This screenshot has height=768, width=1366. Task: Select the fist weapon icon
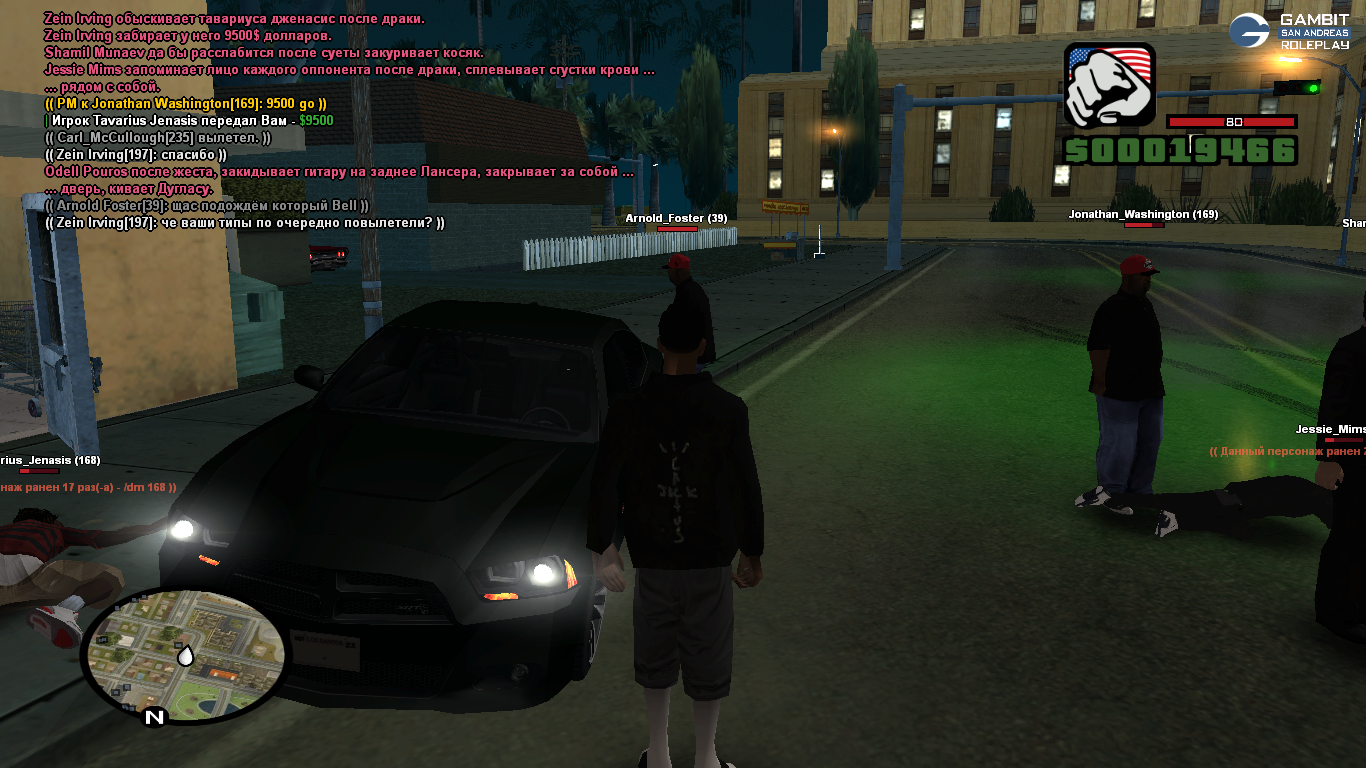click(x=1109, y=85)
